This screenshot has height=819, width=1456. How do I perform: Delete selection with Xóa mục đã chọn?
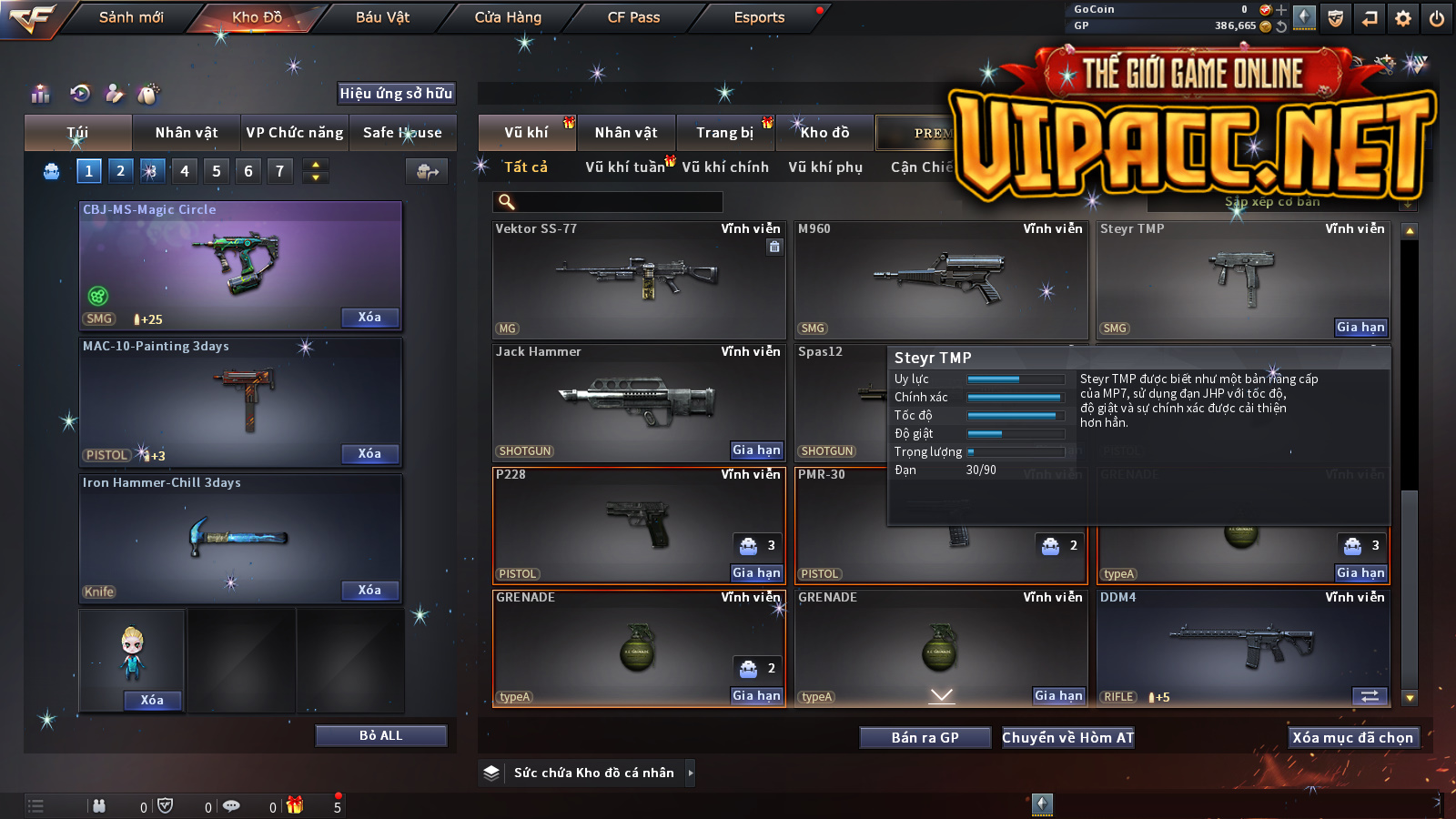(1353, 738)
